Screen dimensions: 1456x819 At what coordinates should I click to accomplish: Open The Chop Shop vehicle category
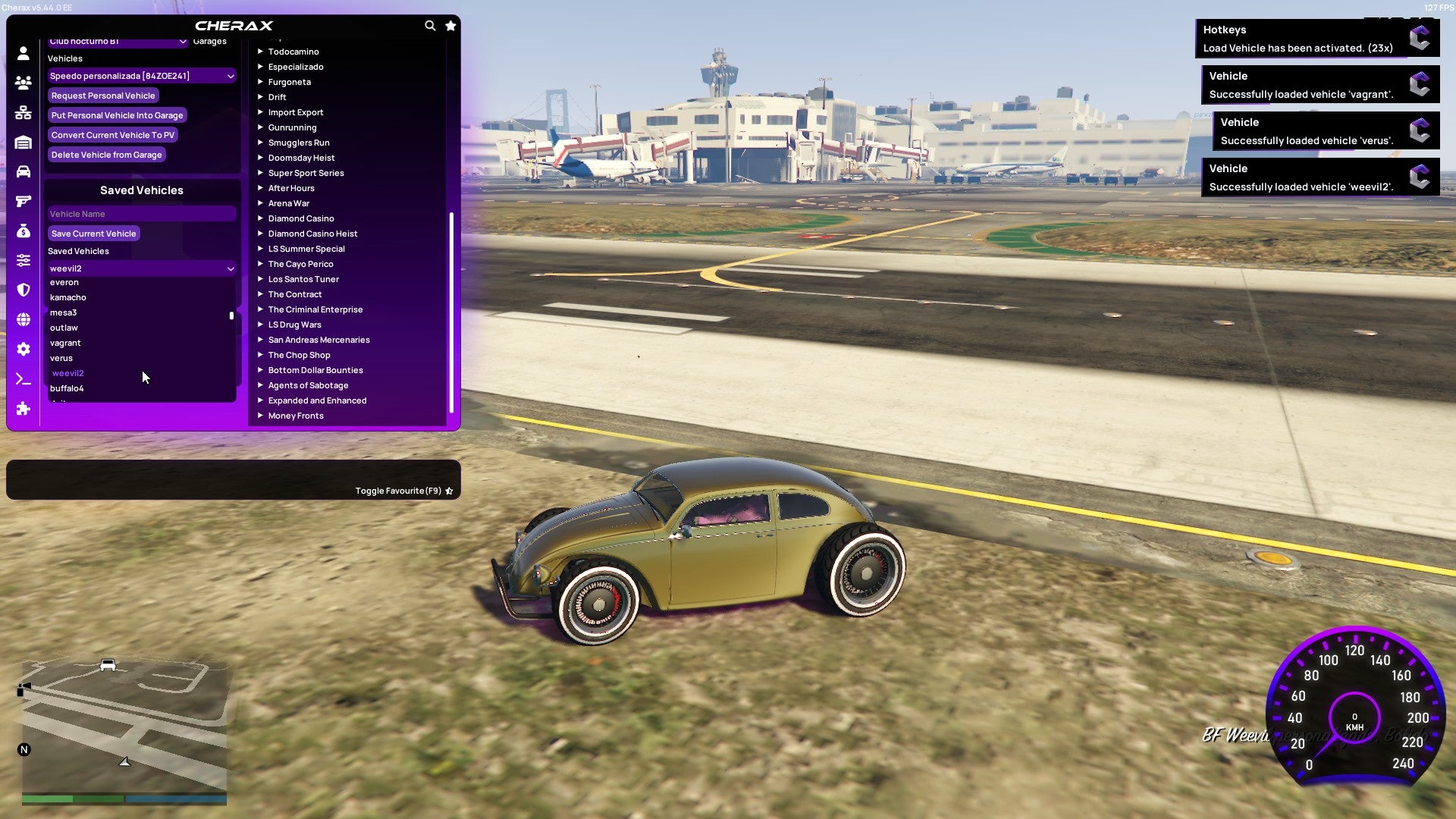tap(299, 355)
